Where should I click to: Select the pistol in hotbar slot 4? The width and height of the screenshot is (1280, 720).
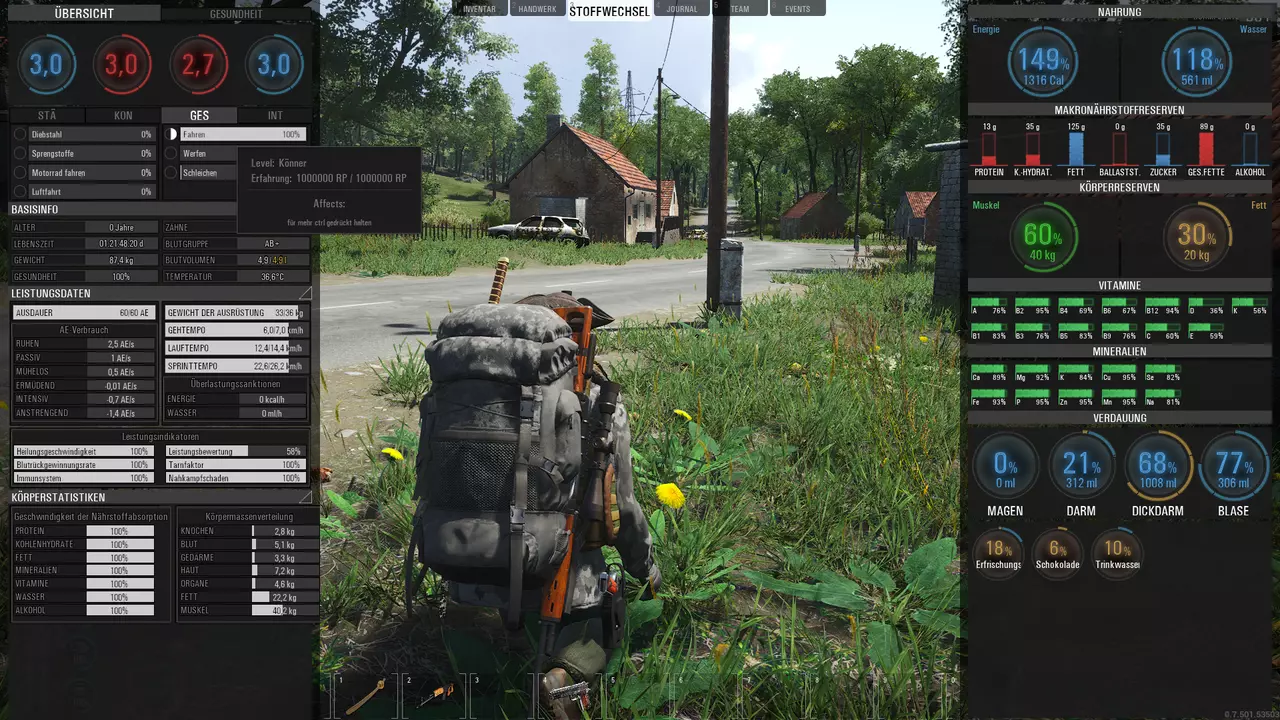(568, 693)
